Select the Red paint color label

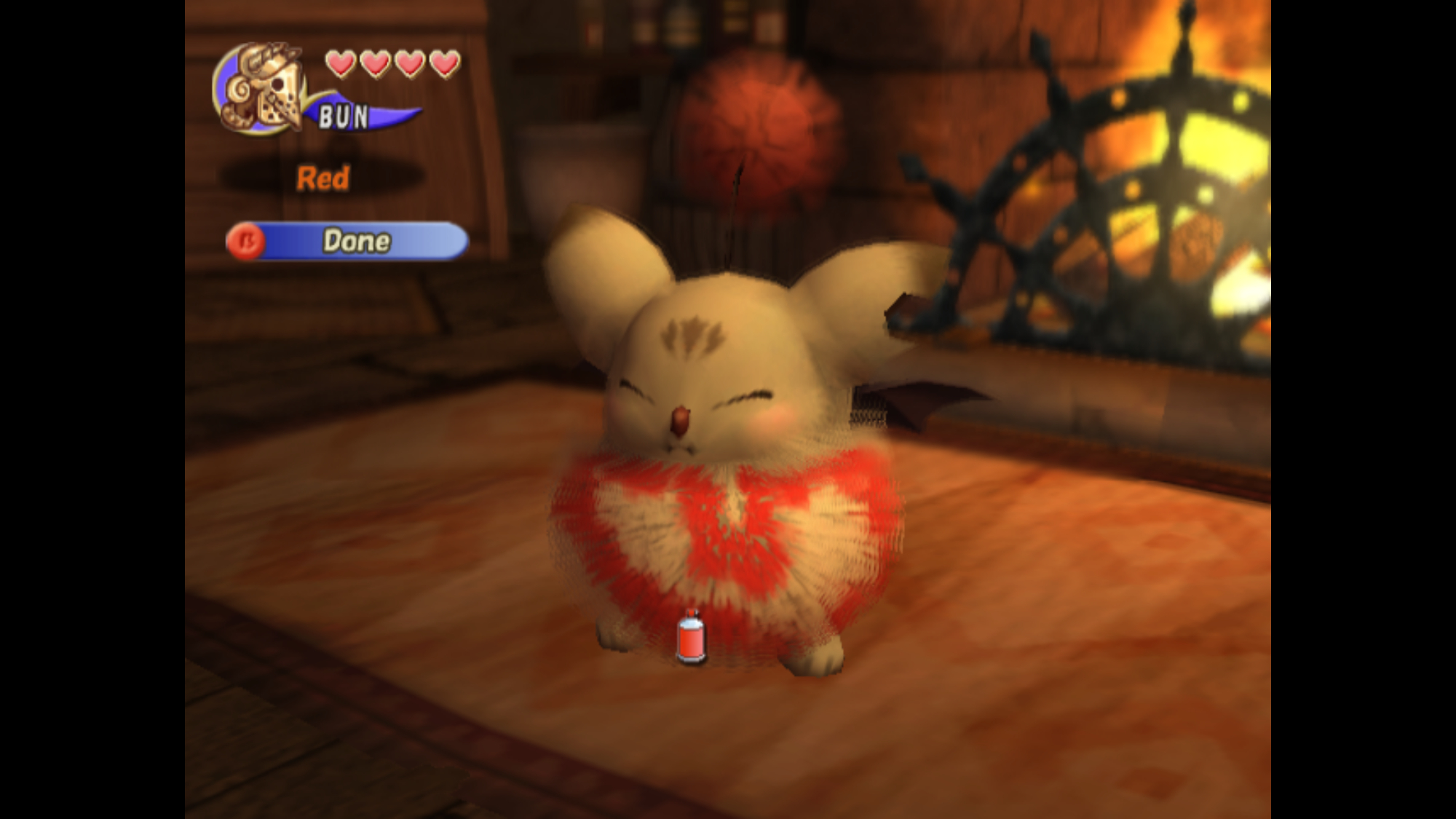coord(323,178)
